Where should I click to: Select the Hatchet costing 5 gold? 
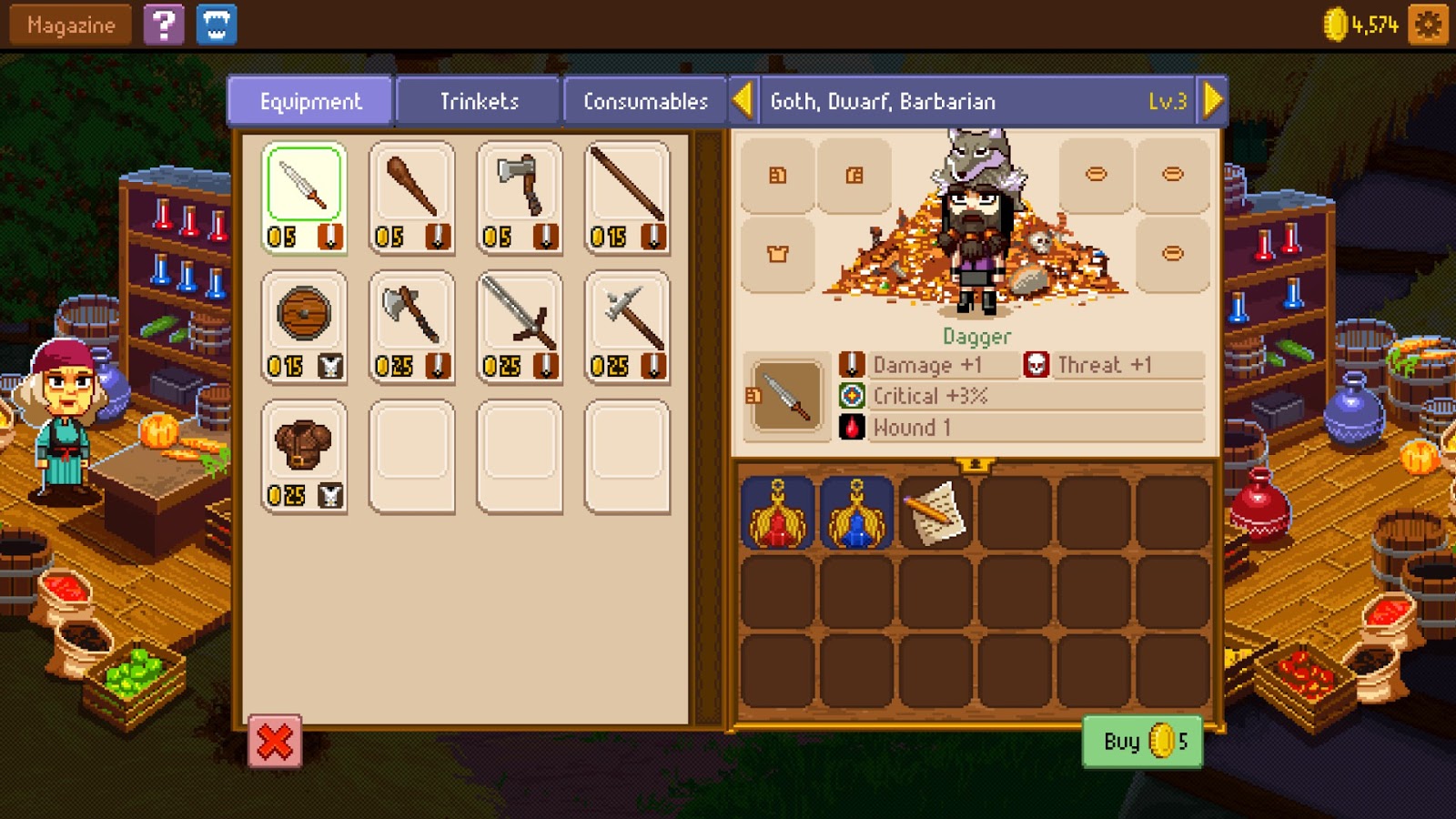(x=520, y=191)
